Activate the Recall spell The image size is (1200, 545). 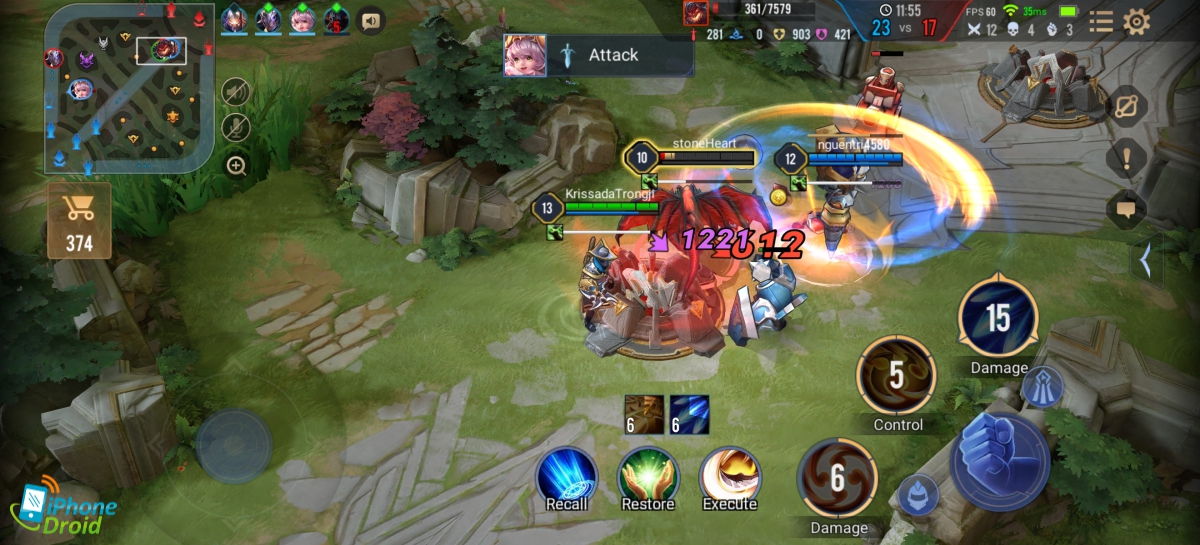click(566, 475)
